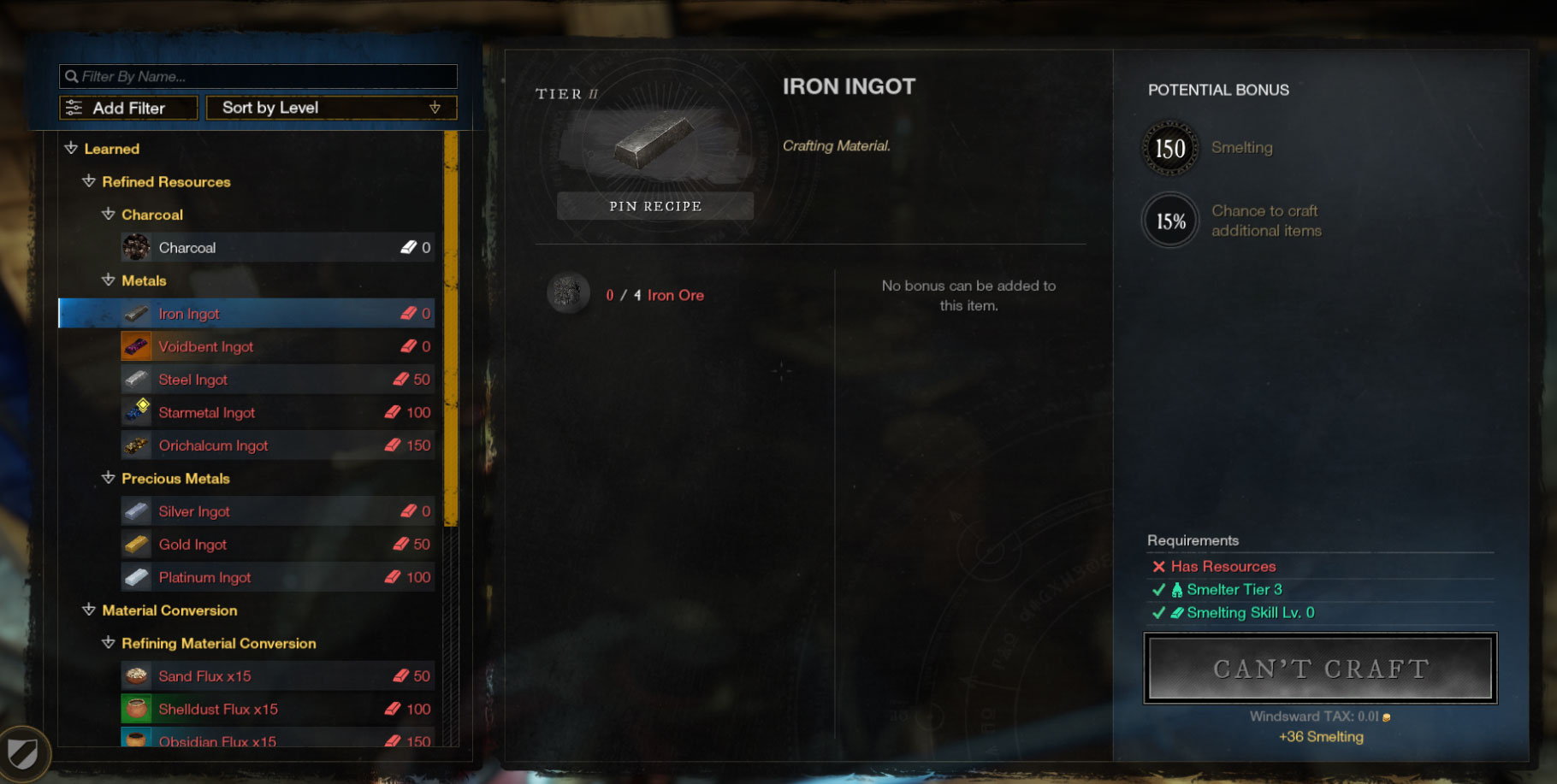
Task: Collapse the Metals subcategory
Action: [x=109, y=280]
